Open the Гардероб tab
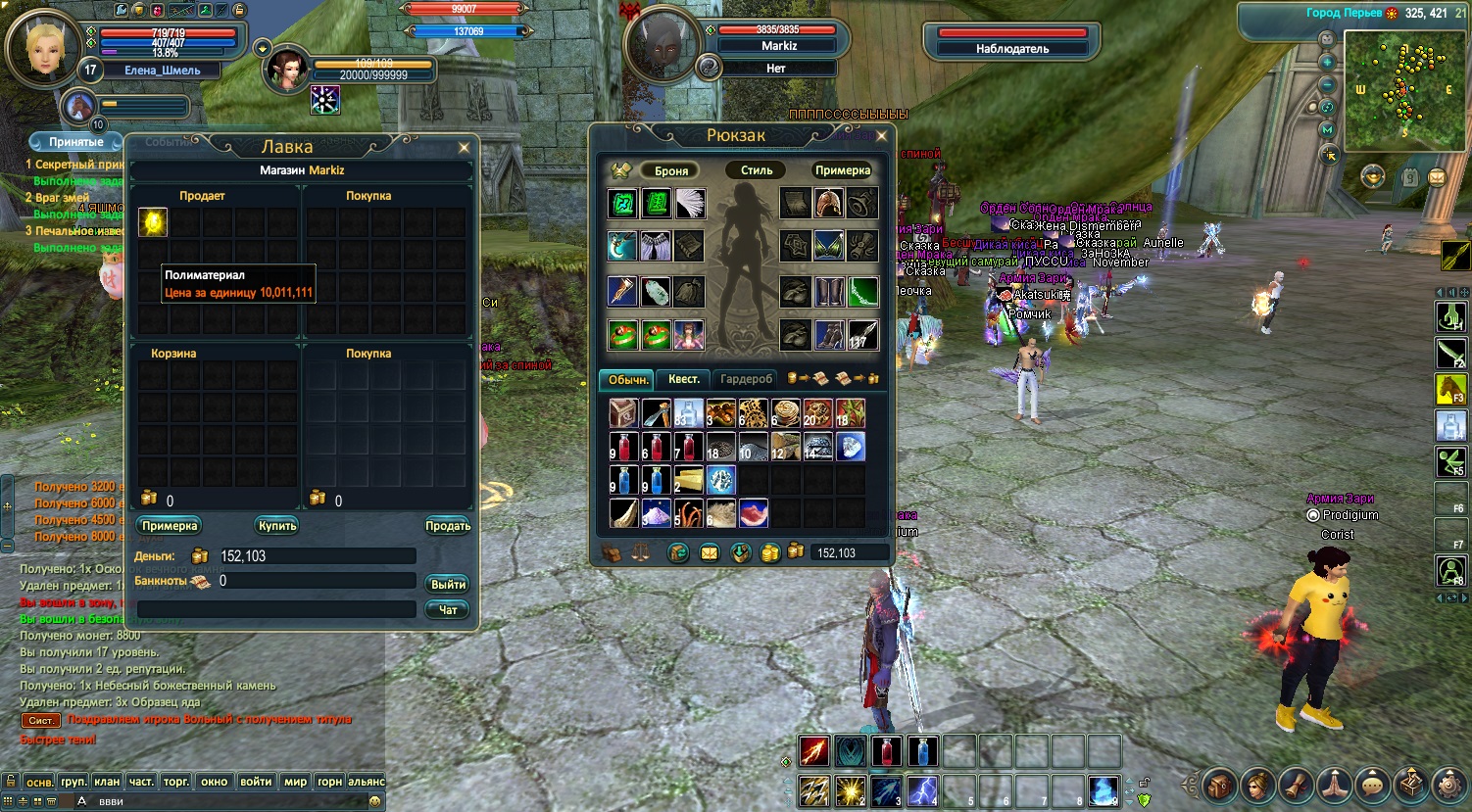Screen dimensions: 1472x812 click(746, 379)
